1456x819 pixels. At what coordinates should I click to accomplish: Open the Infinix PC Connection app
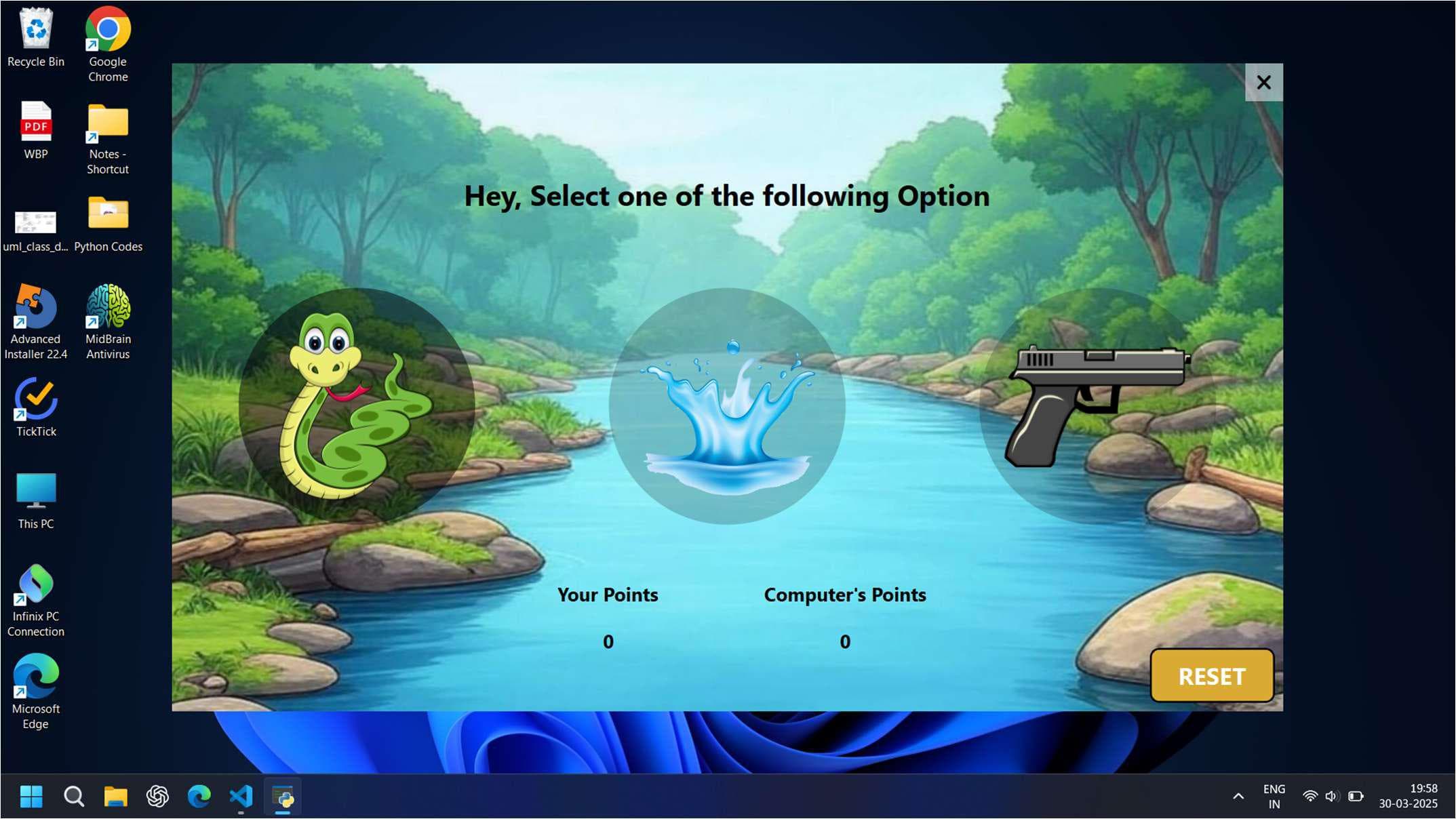coord(36,583)
